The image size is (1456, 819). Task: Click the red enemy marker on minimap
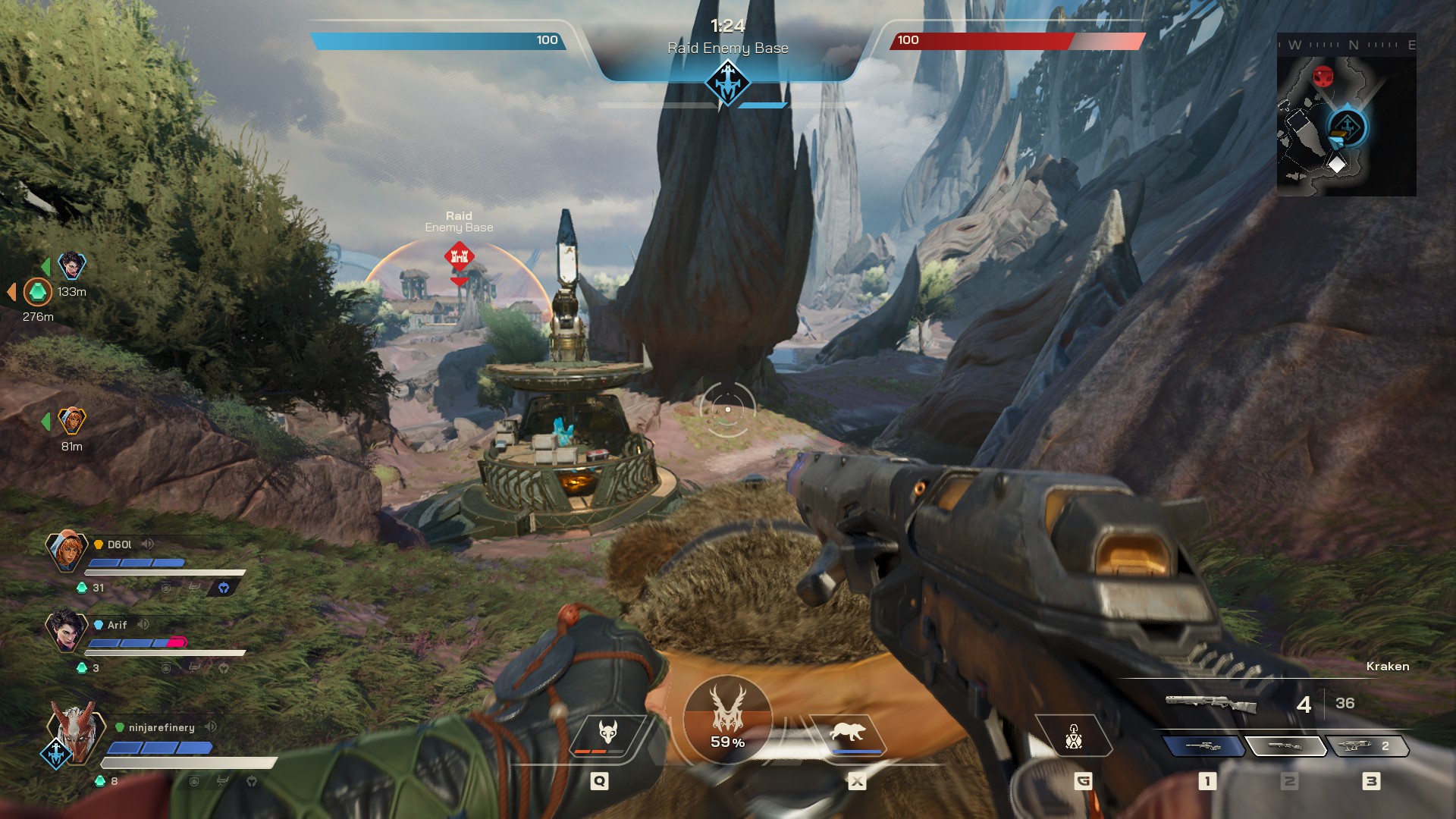point(1323,77)
